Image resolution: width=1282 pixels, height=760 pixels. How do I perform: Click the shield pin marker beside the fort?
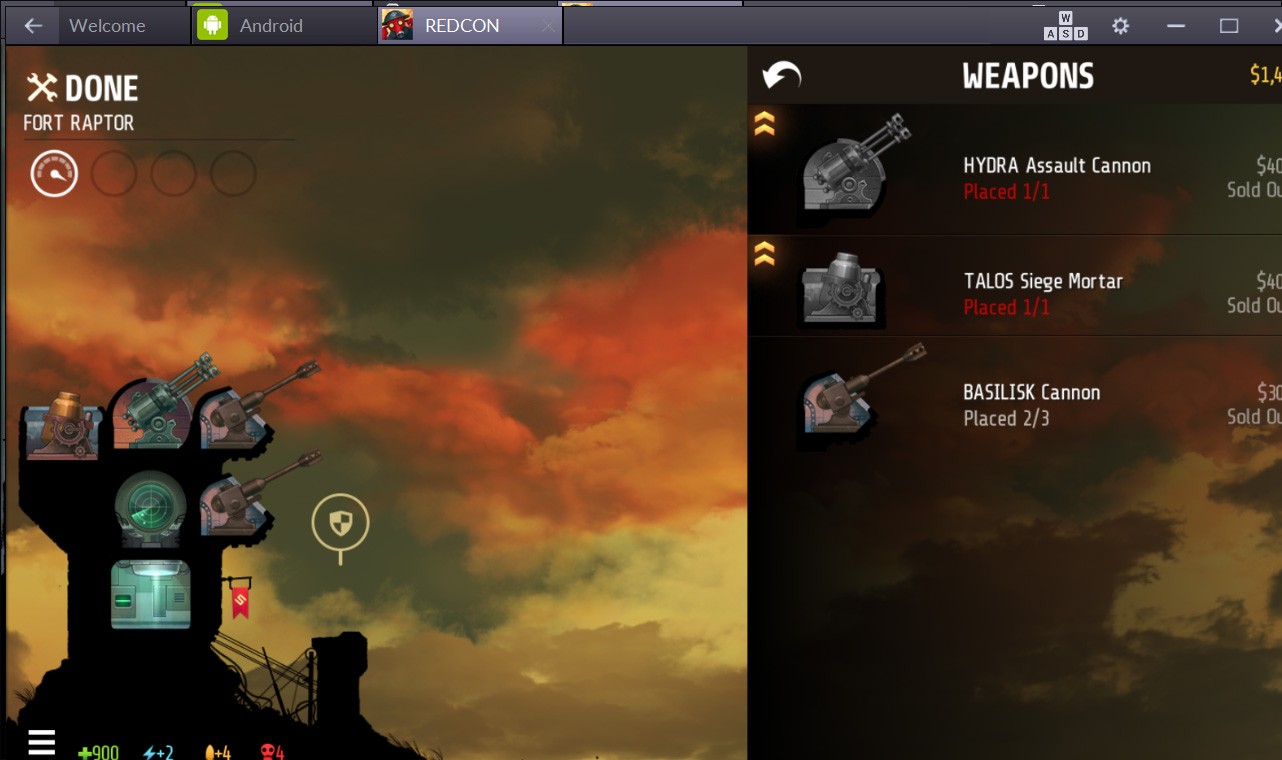coord(340,520)
